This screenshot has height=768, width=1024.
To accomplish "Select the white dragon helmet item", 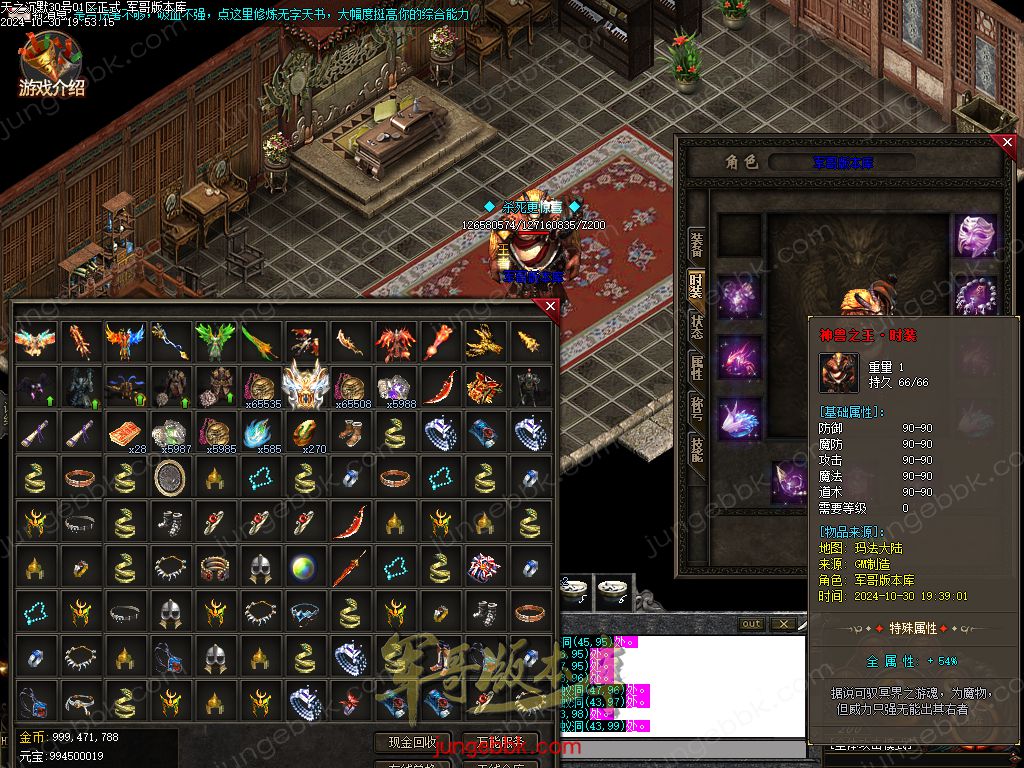I will [x=305, y=386].
